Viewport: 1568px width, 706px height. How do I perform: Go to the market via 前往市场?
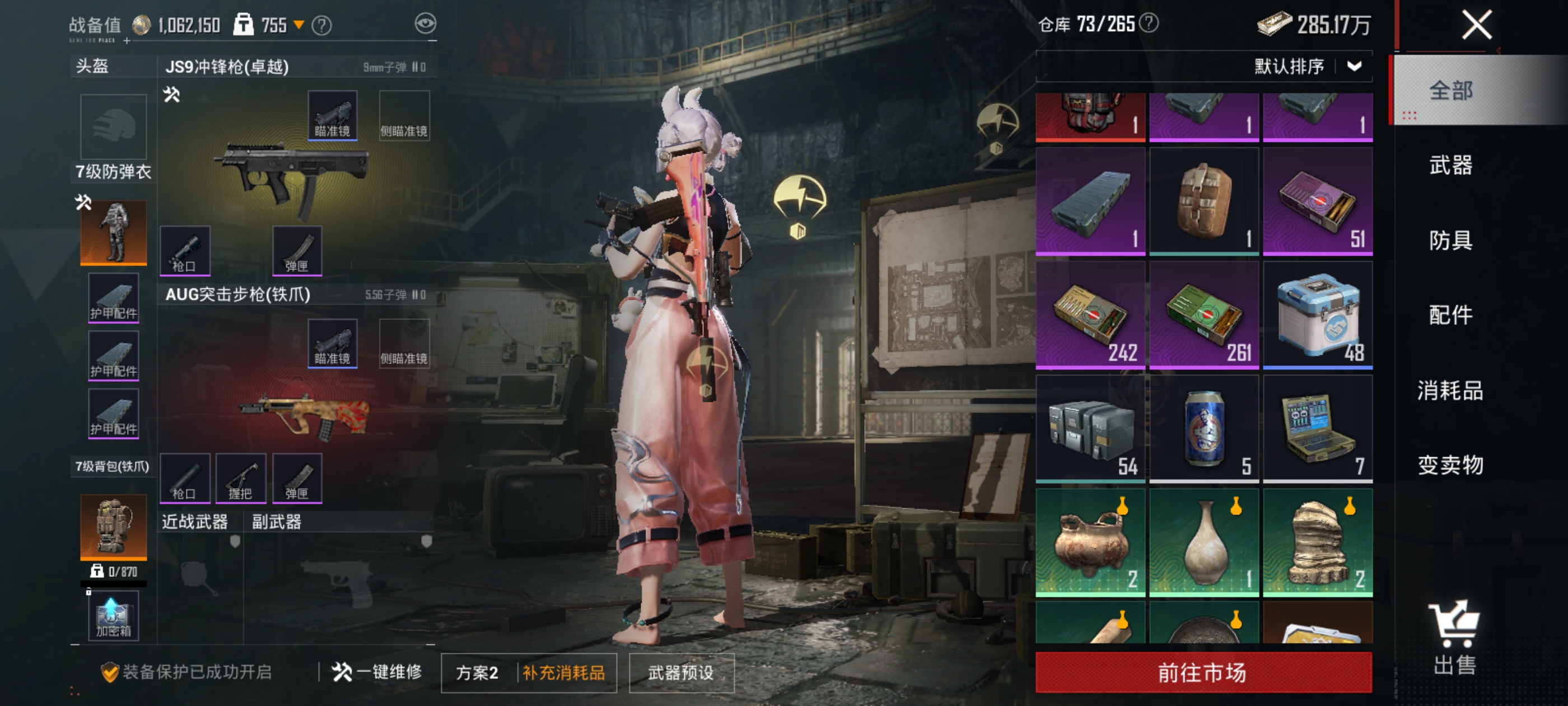pos(1203,672)
